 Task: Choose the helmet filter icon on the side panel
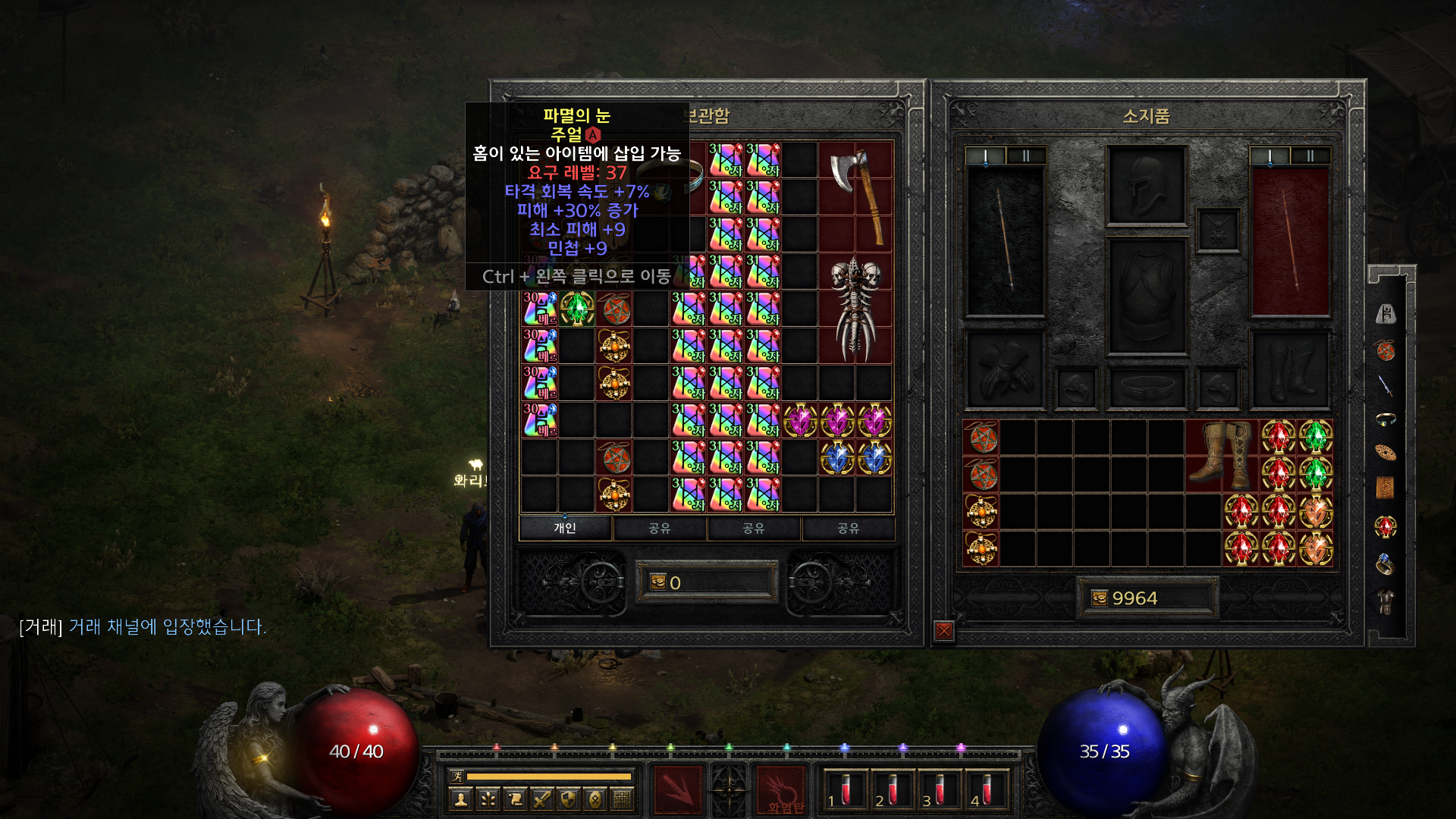pyautogui.click(x=1386, y=314)
